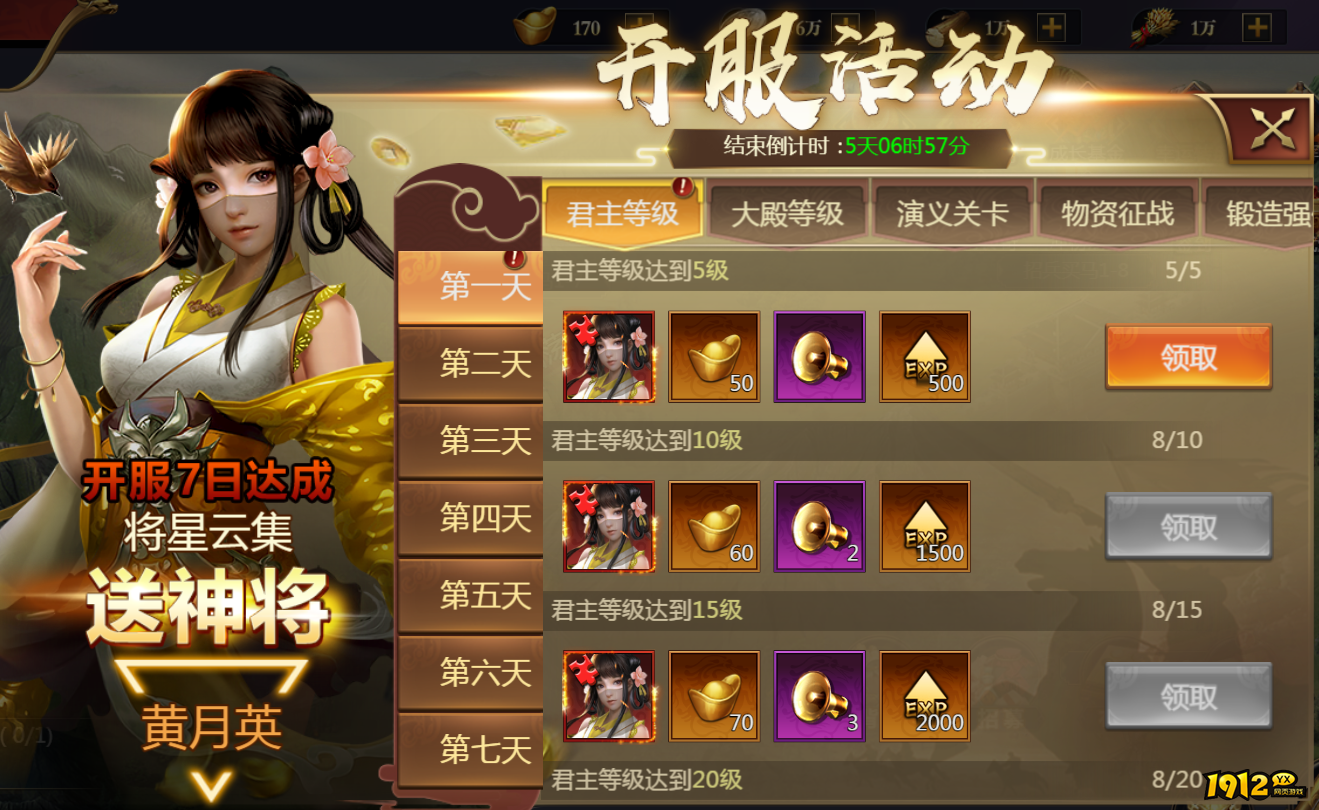1319x810 pixels.
Task: Click the purple hammer x3 reward icon
Action: [819, 697]
